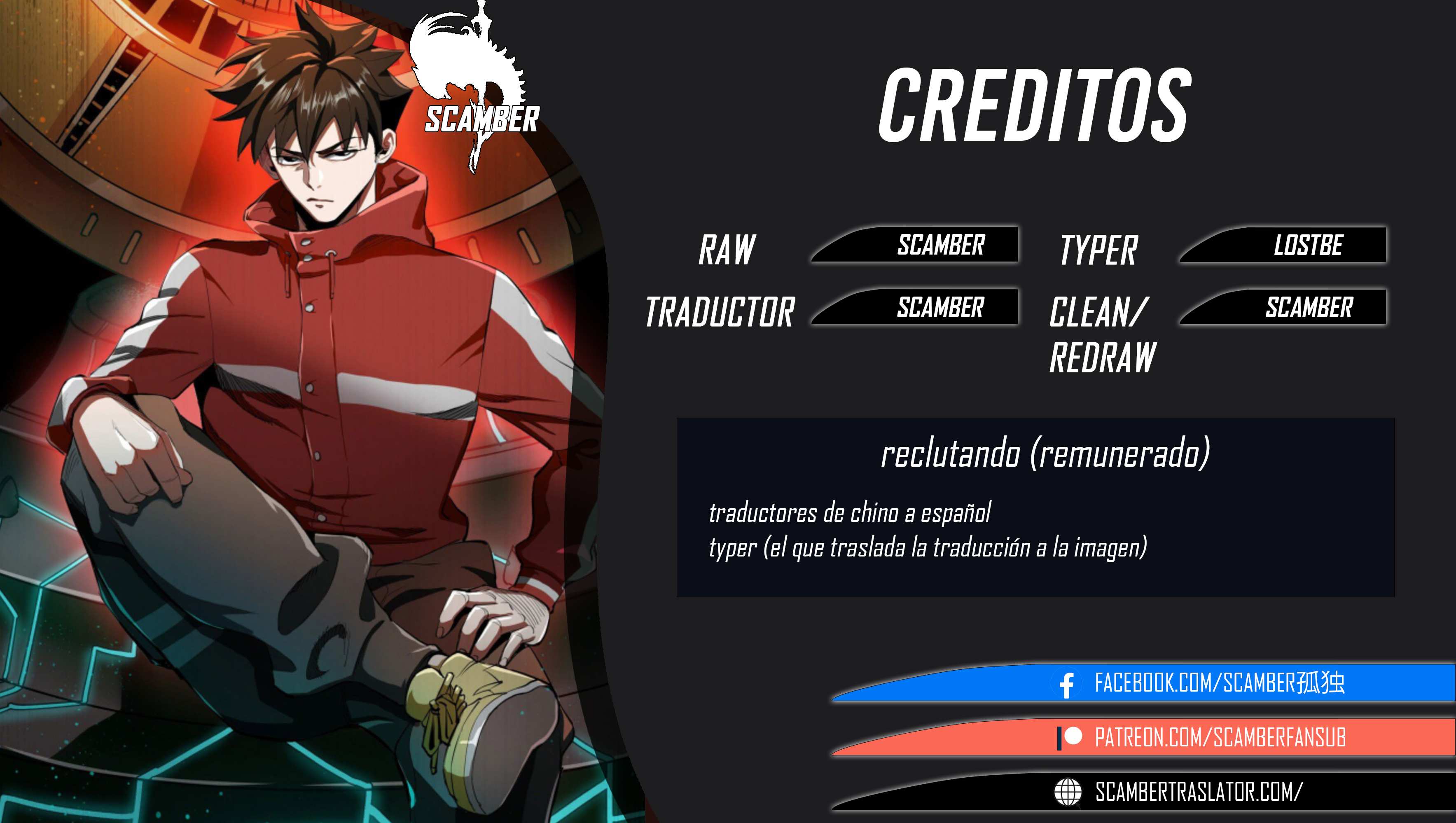This screenshot has height=823, width=1456.
Task: Visit the Patreon.com/ScamberFansub link
Action: [x=1219, y=737]
